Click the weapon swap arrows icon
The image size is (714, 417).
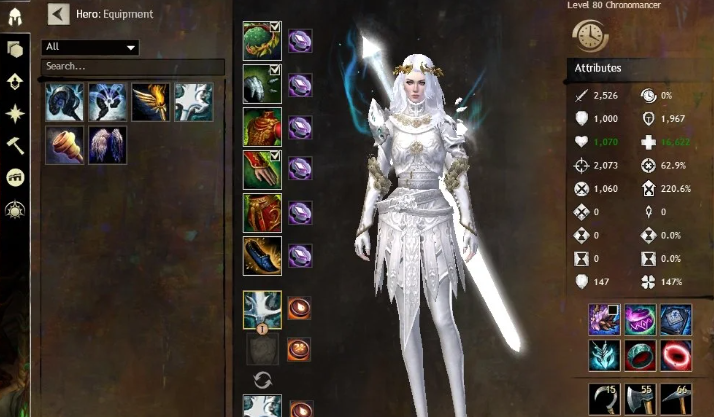pos(263,379)
